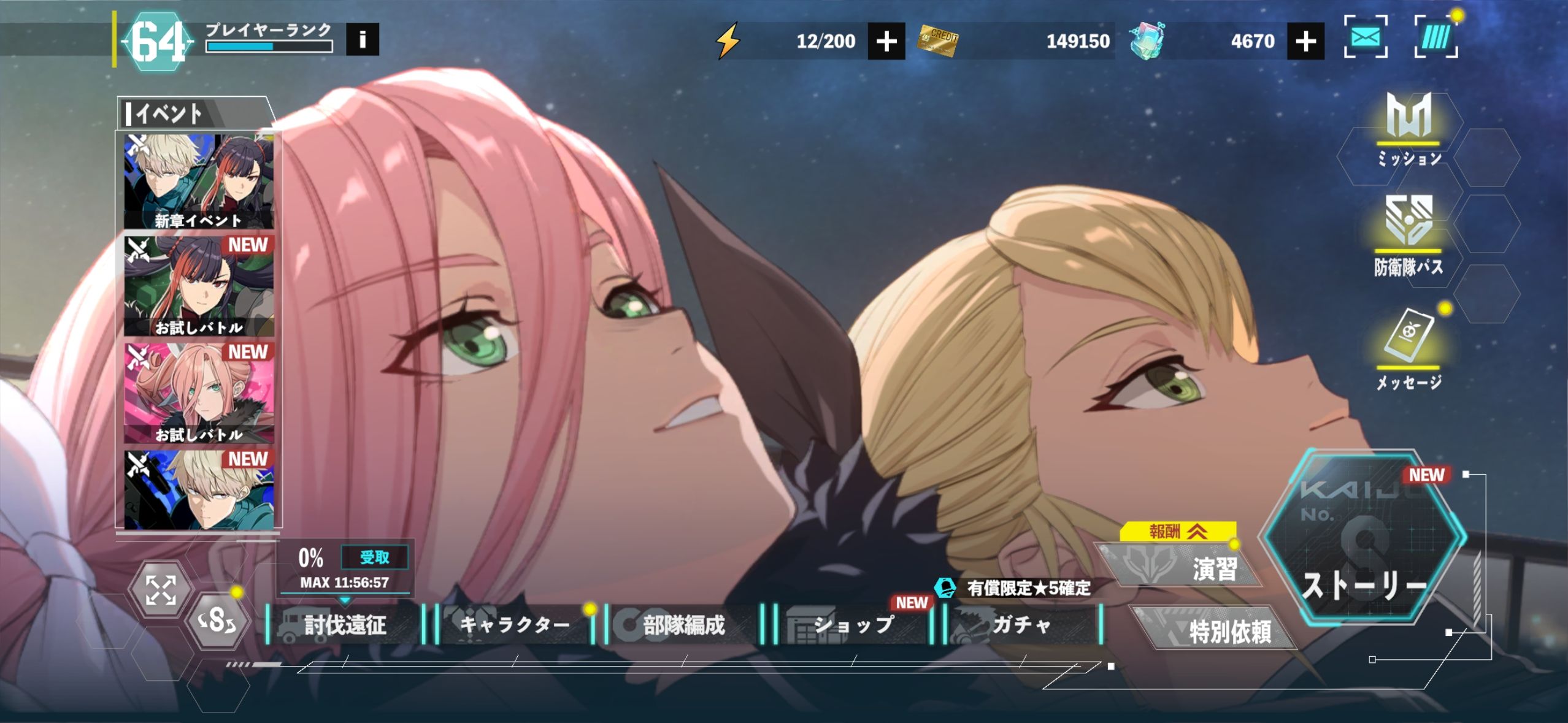Viewport: 1568px width, 723px height.
Task: Open the ガチャ gacha menu
Action: (1022, 625)
